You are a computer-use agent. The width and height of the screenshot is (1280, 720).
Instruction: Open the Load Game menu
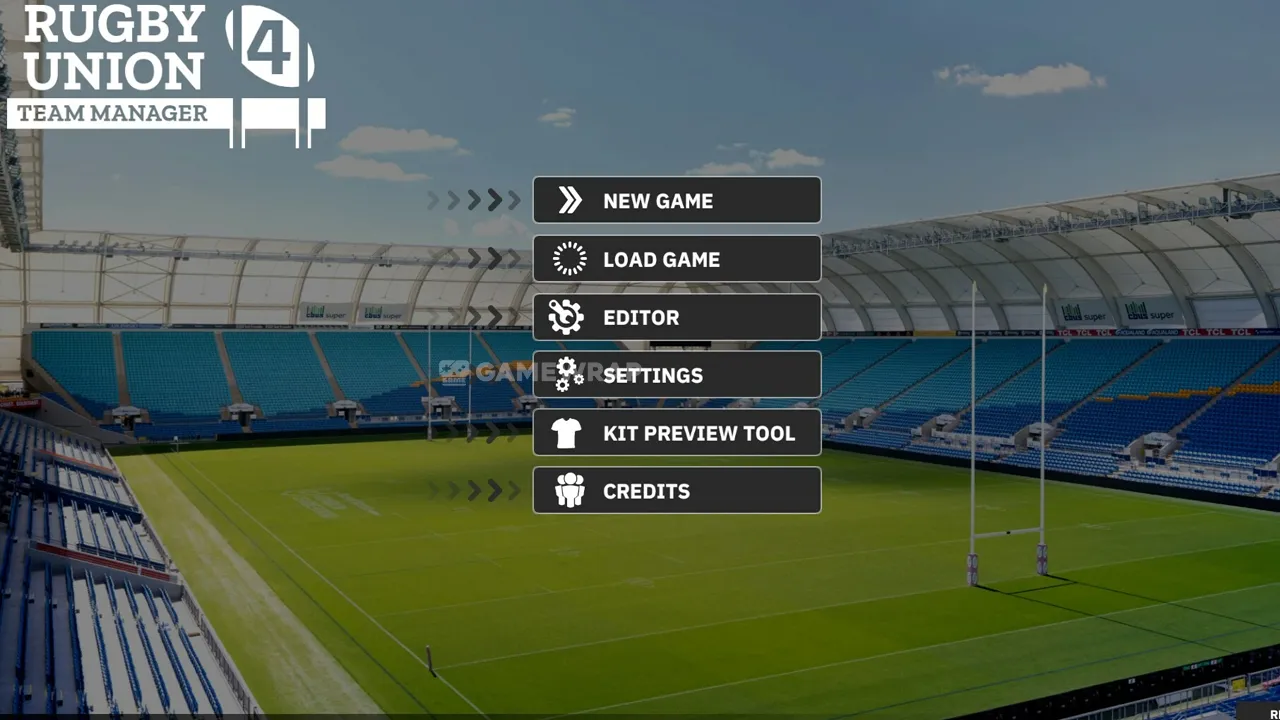(677, 259)
